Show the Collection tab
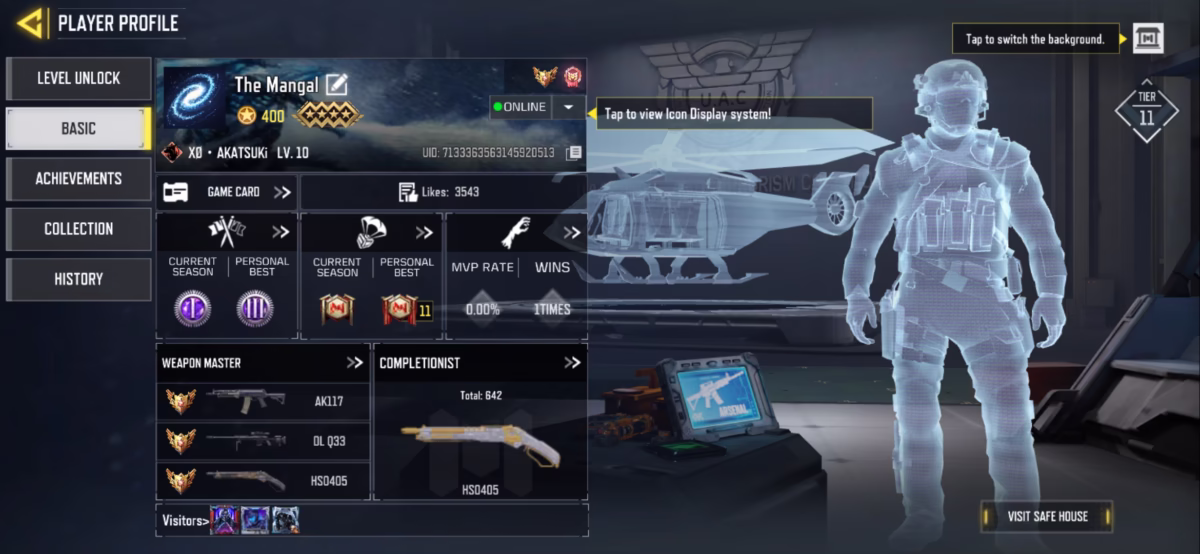1200x554 pixels. tap(78, 229)
